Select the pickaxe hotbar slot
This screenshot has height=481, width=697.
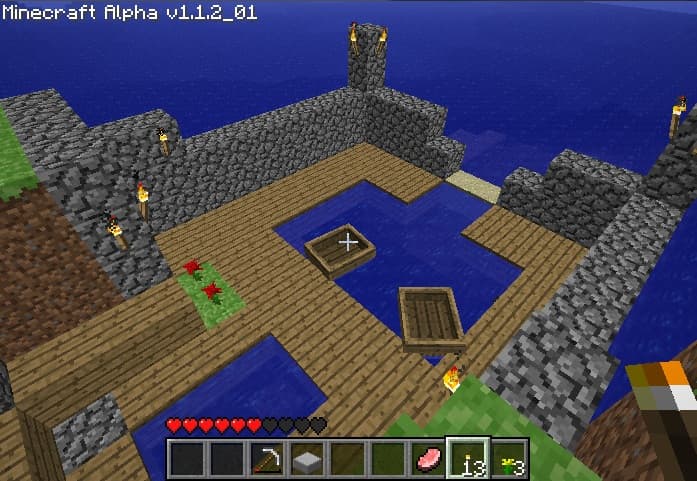click(267, 460)
